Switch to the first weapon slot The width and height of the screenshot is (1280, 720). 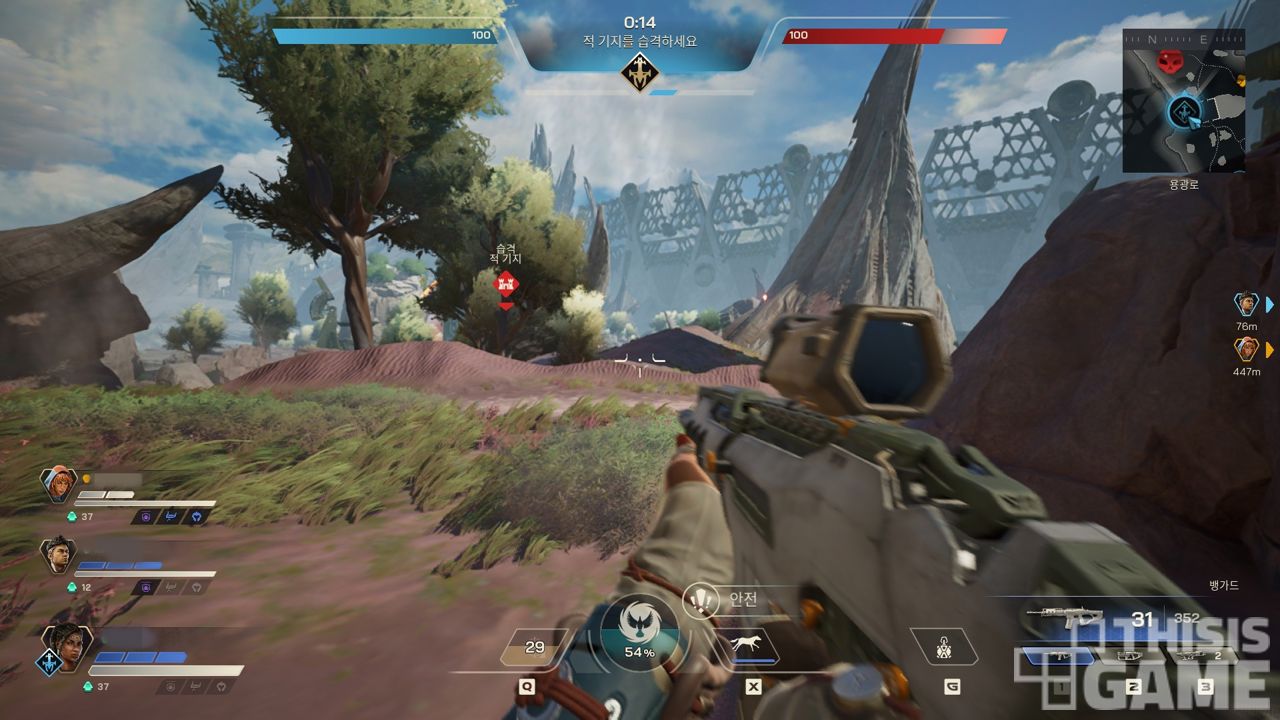(1058, 656)
